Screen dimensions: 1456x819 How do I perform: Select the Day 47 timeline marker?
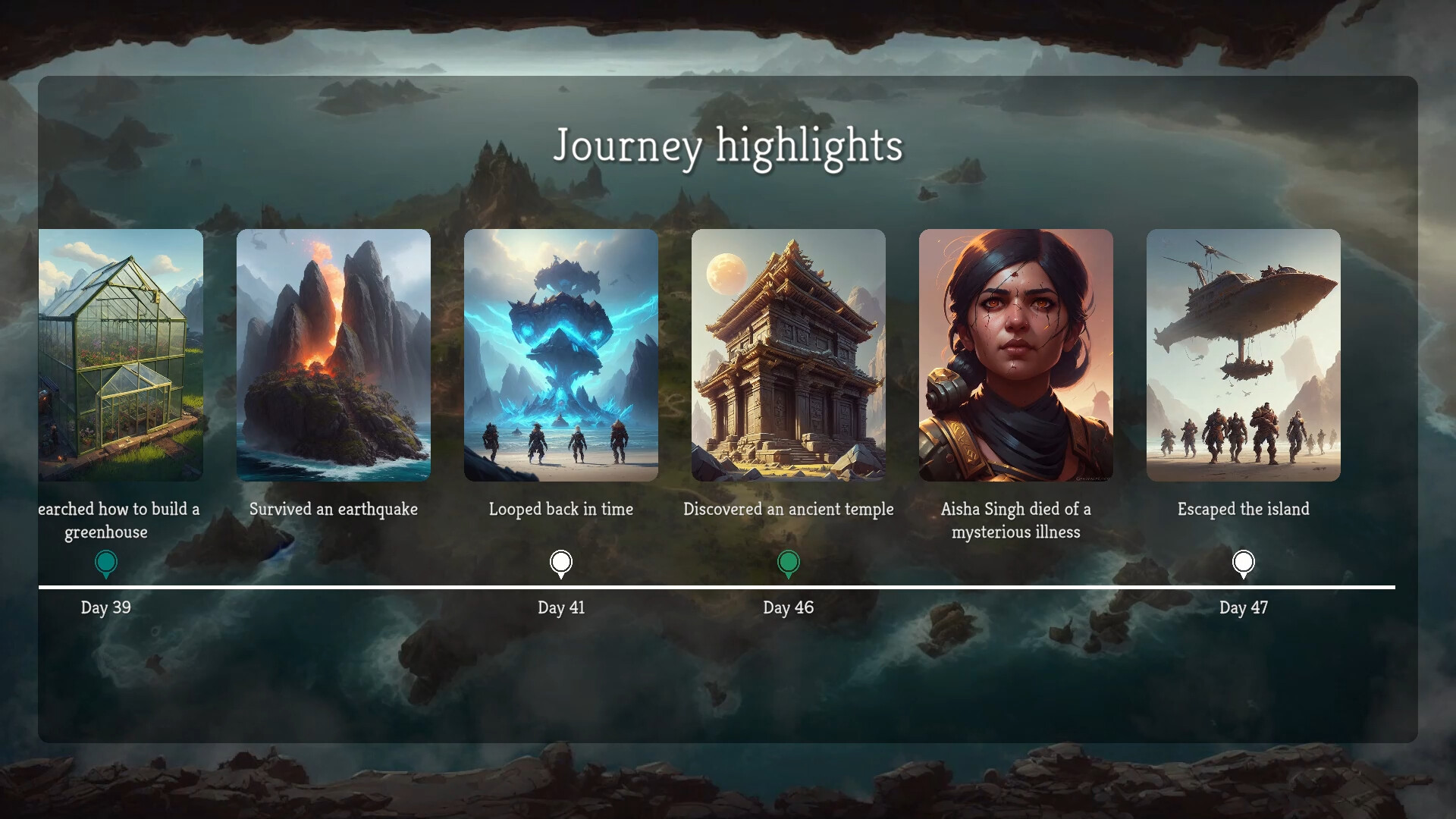1242,562
